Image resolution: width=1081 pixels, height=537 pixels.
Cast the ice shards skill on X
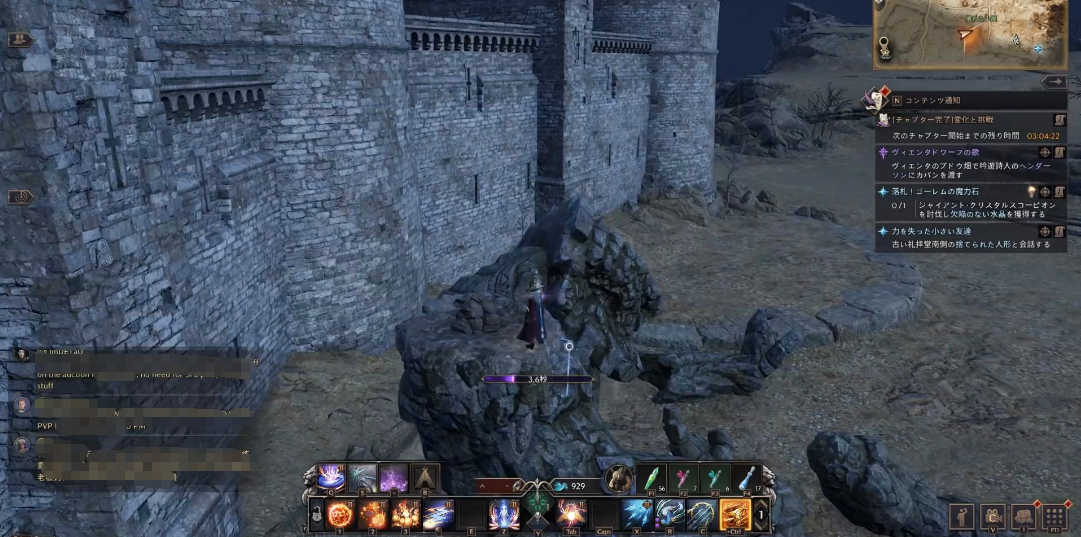(x=637, y=514)
